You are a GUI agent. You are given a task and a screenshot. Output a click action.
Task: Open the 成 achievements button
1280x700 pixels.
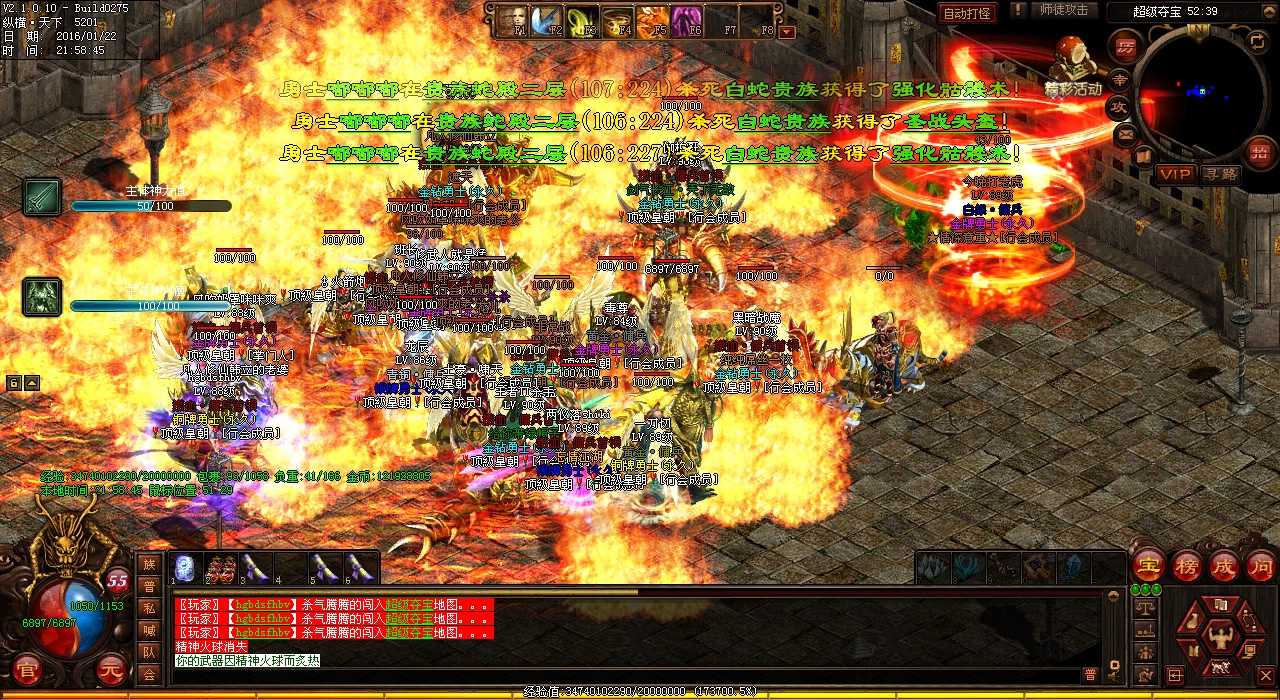[x=1223, y=565]
